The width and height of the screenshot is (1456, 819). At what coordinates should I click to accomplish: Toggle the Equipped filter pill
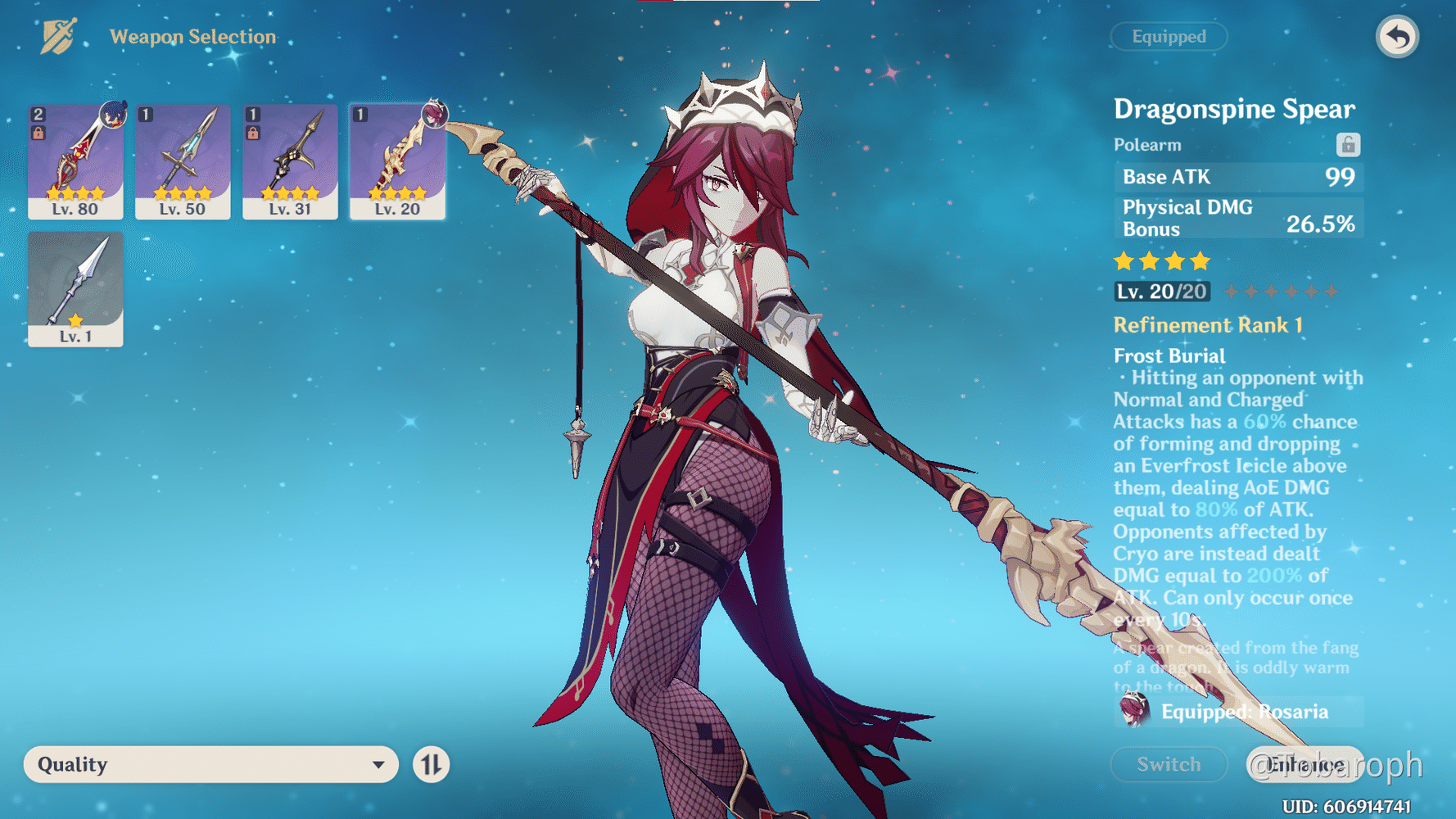point(1169,37)
